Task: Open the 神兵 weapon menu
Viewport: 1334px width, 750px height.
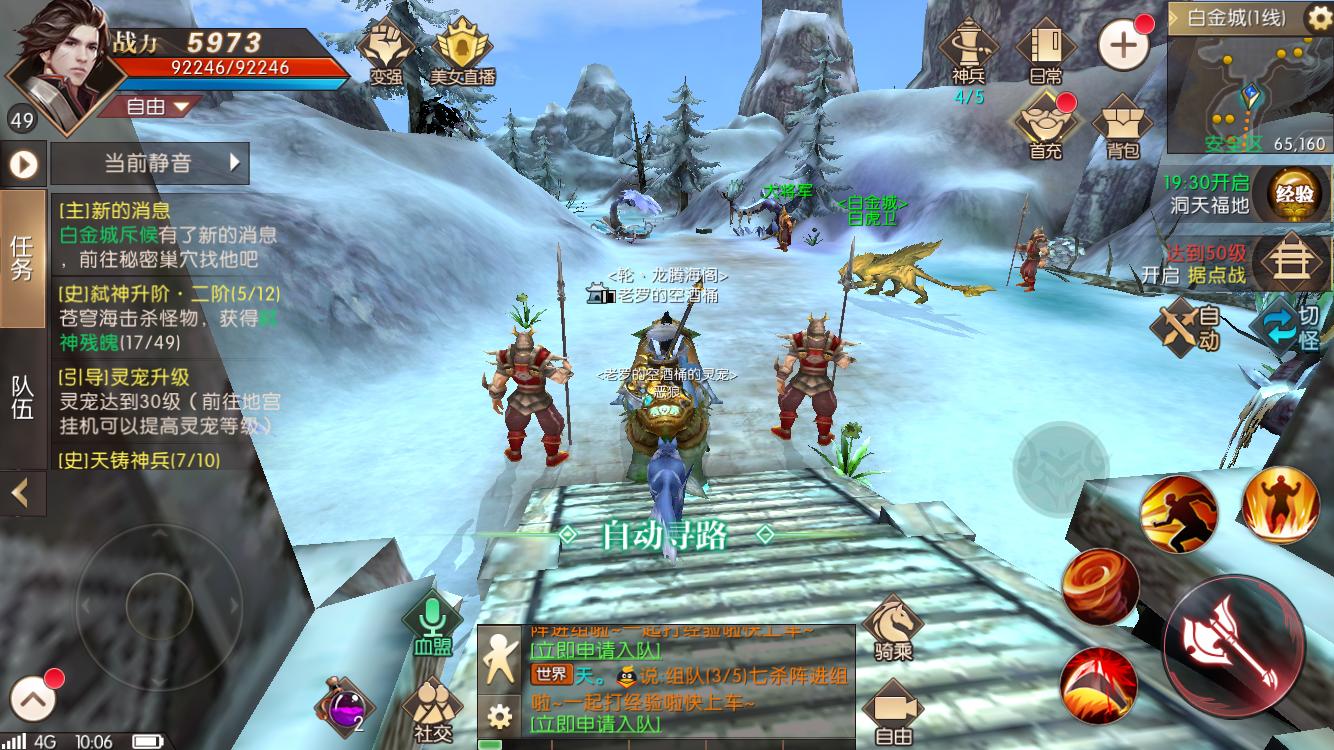Action: pyautogui.click(x=968, y=50)
